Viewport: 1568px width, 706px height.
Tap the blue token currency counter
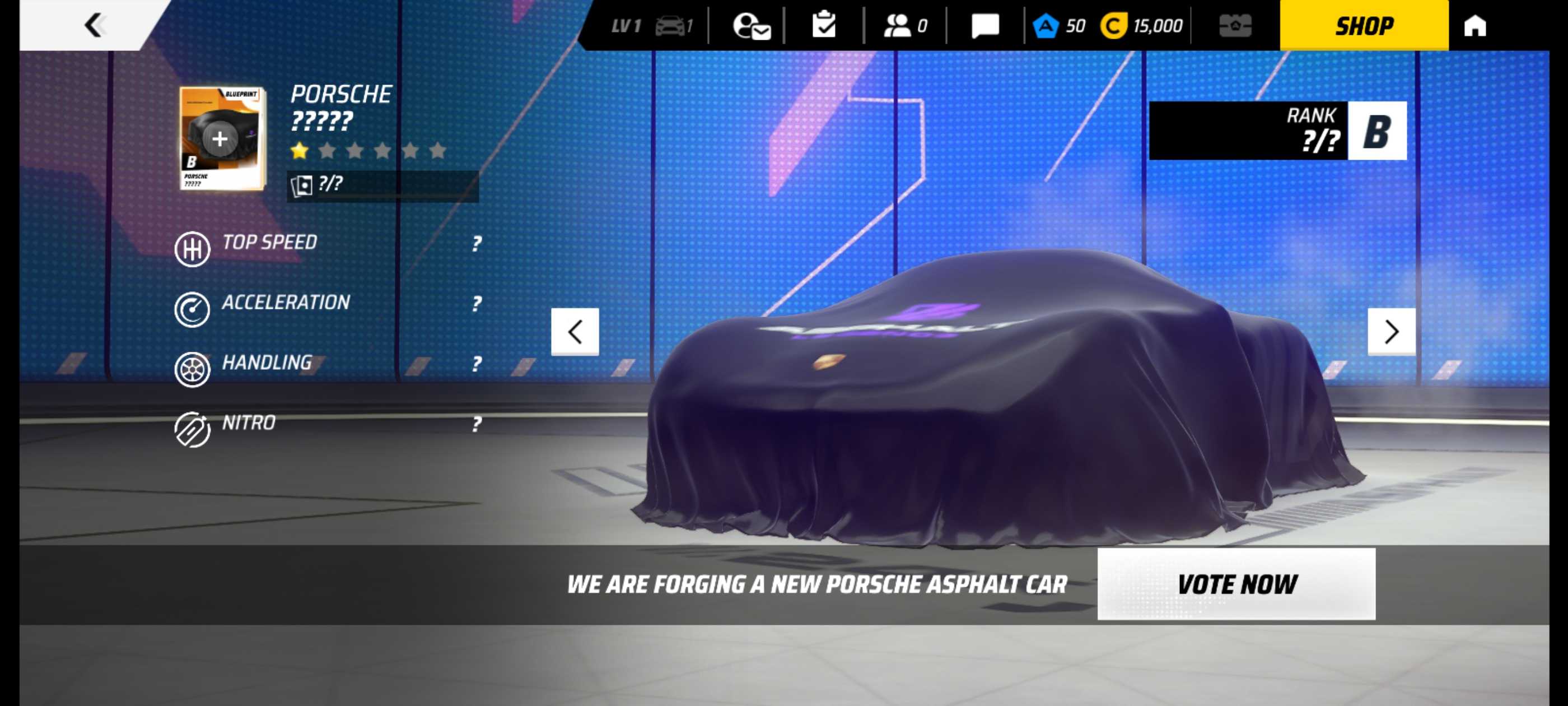[1060, 26]
